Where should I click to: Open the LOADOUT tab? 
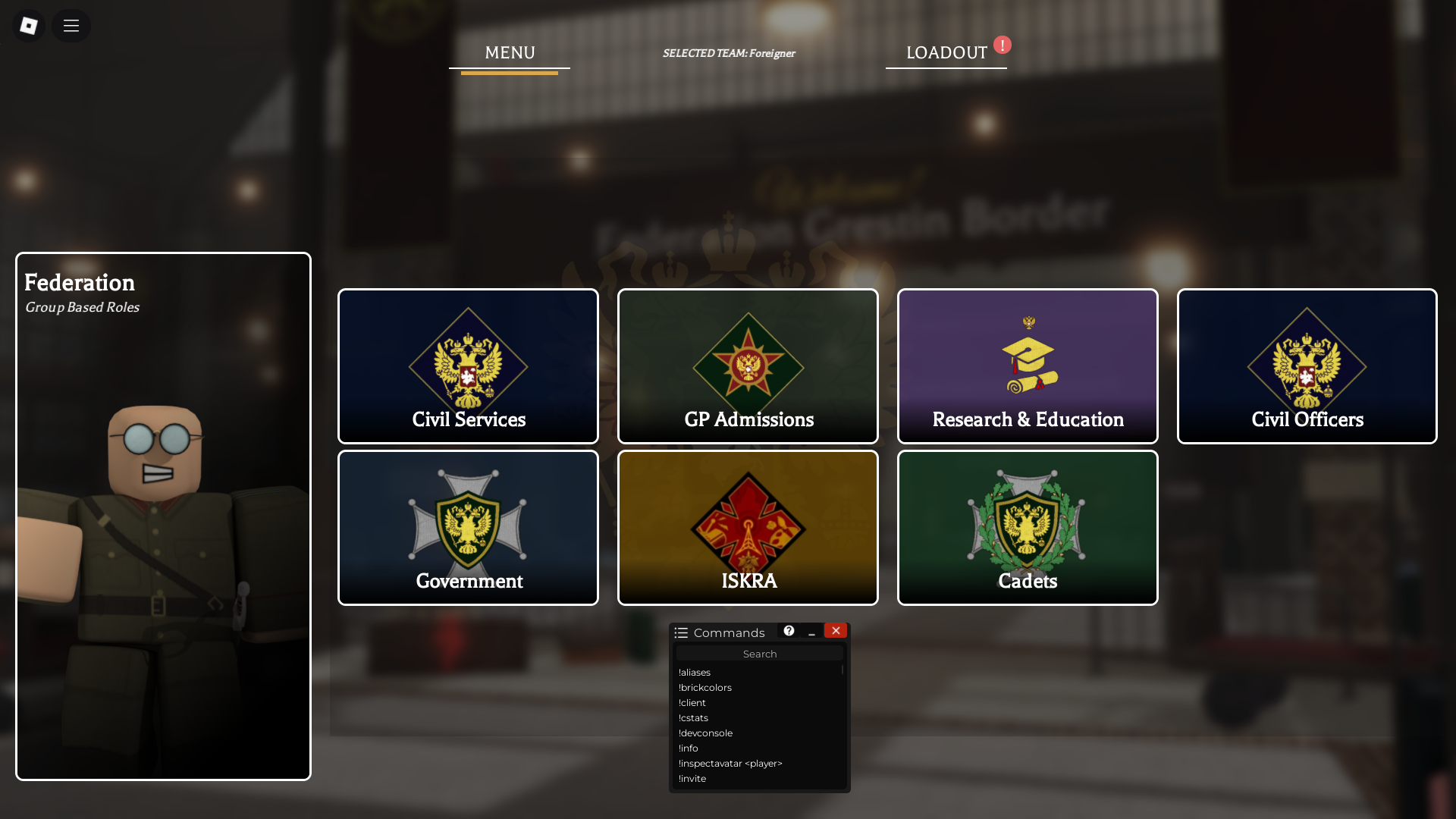tap(946, 53)
